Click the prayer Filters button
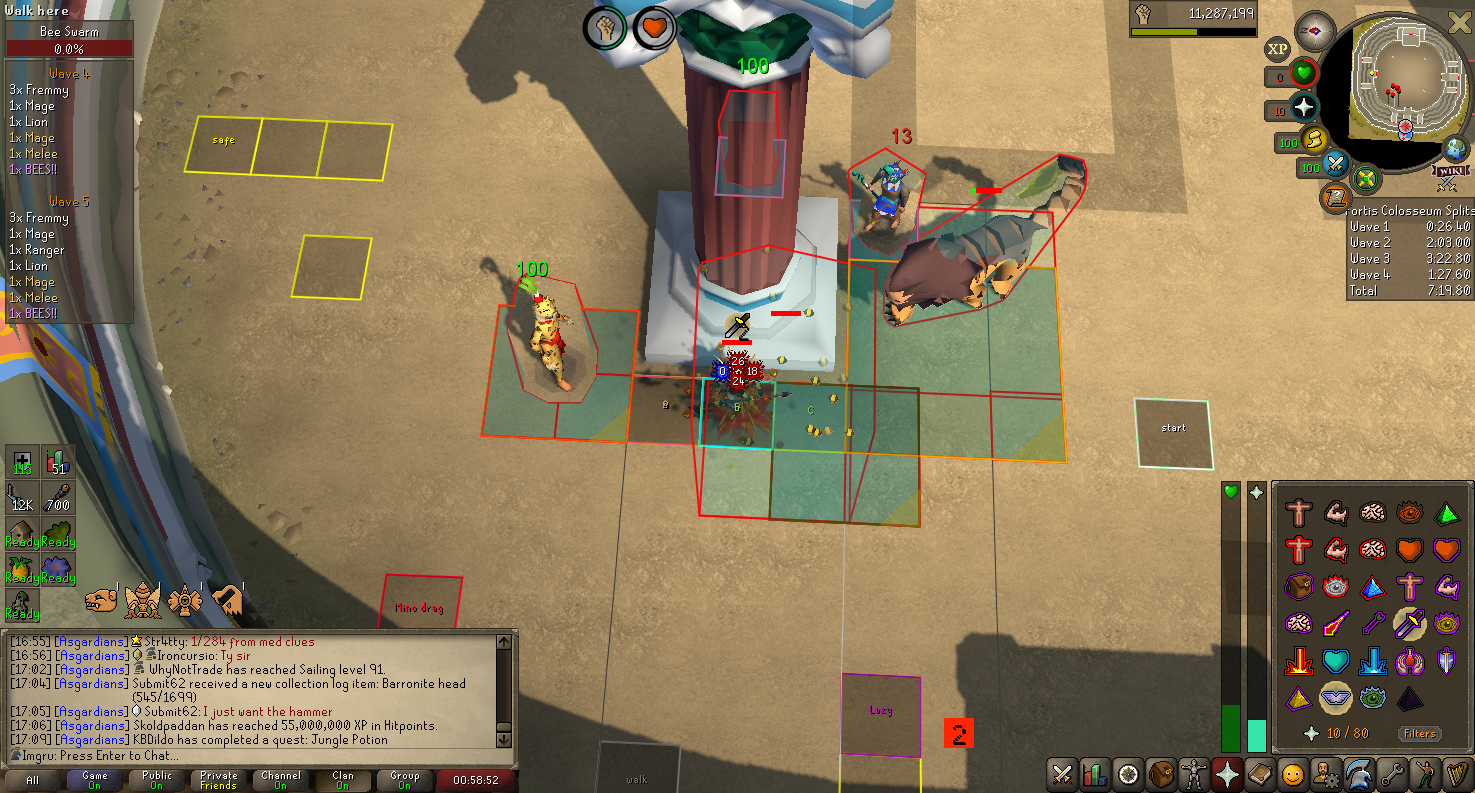The image size is (1475, 793). 1419,734
